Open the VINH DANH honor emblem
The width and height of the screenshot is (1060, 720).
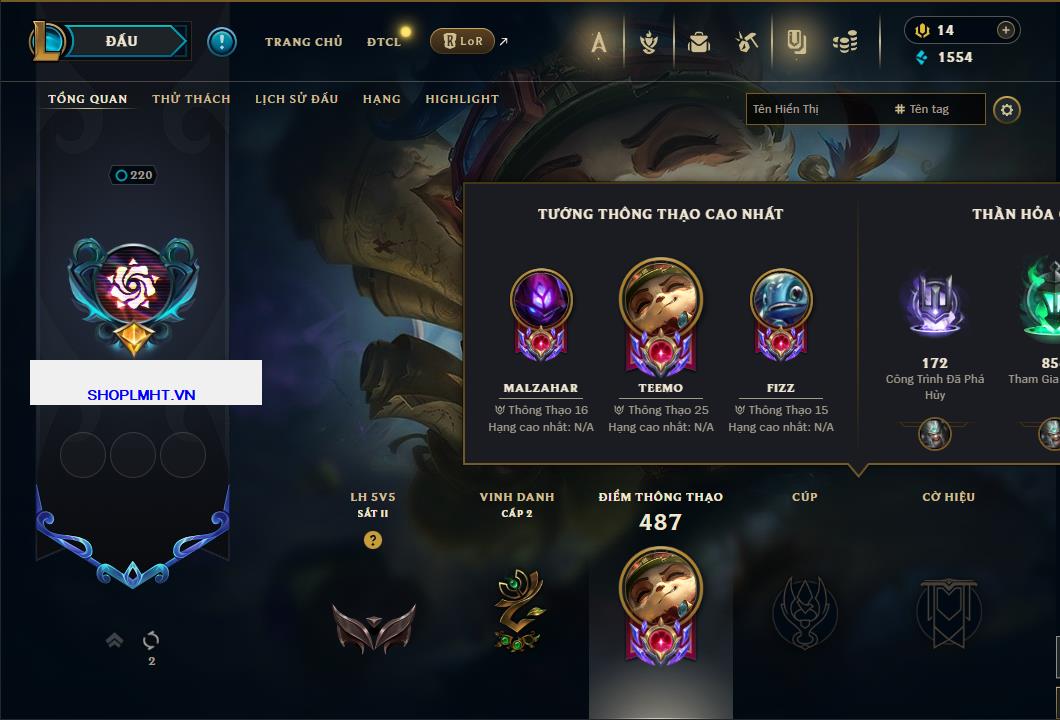click(518, 610)
